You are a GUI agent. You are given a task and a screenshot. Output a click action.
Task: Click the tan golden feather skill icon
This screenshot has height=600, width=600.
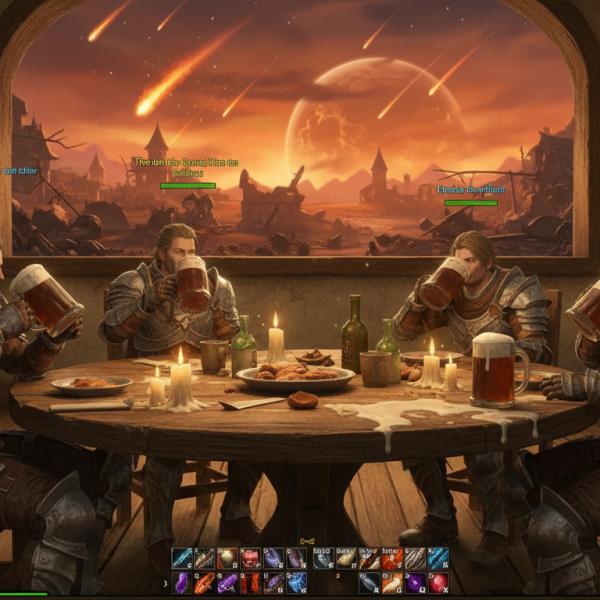[x=346, y=558]
